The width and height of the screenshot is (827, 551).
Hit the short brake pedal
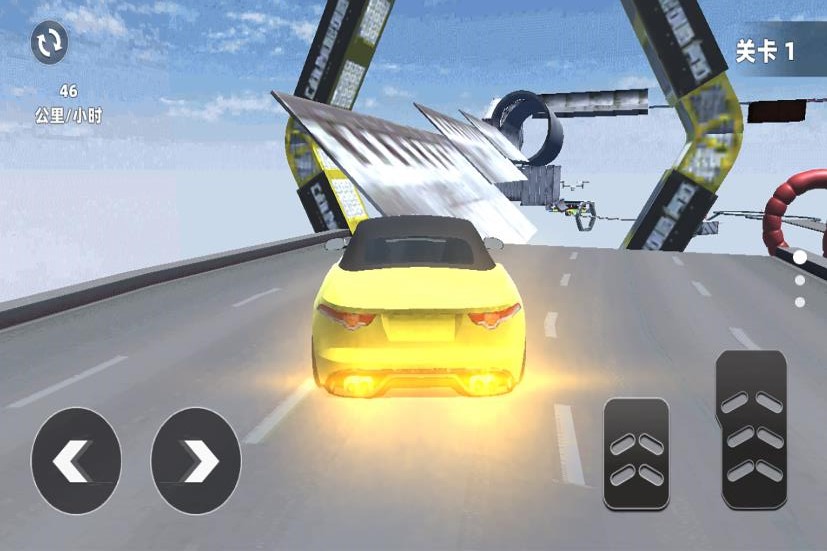pos(636,454)
